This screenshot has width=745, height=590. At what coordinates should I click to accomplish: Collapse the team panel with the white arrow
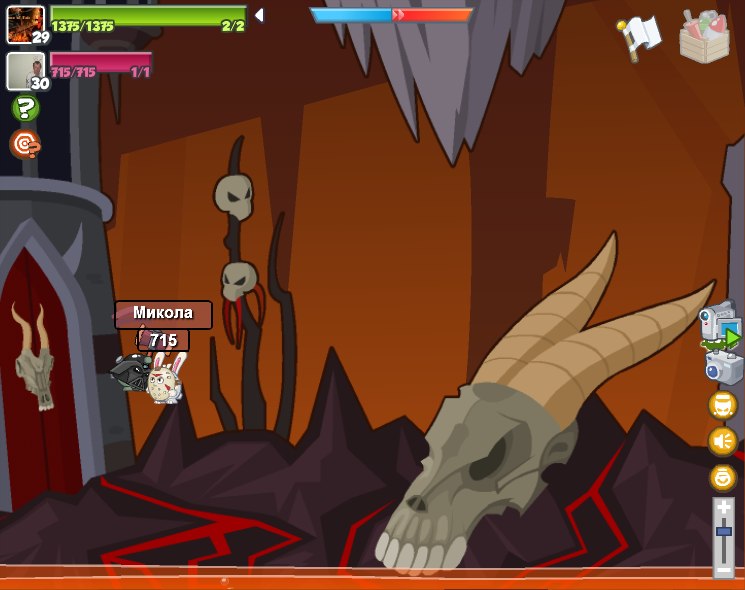coord(259,15)
